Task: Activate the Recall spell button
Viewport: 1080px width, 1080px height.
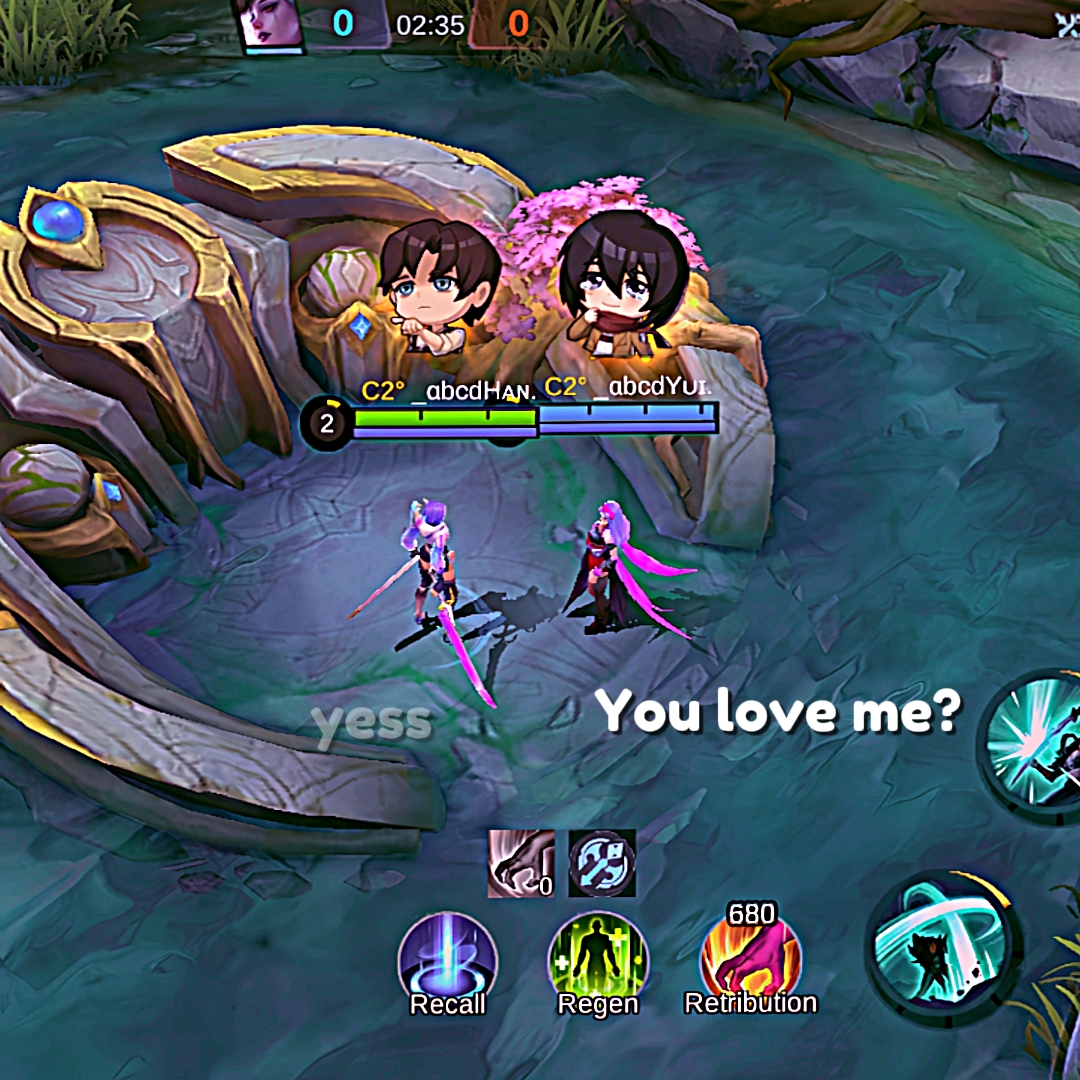Action: click(447, 958)
